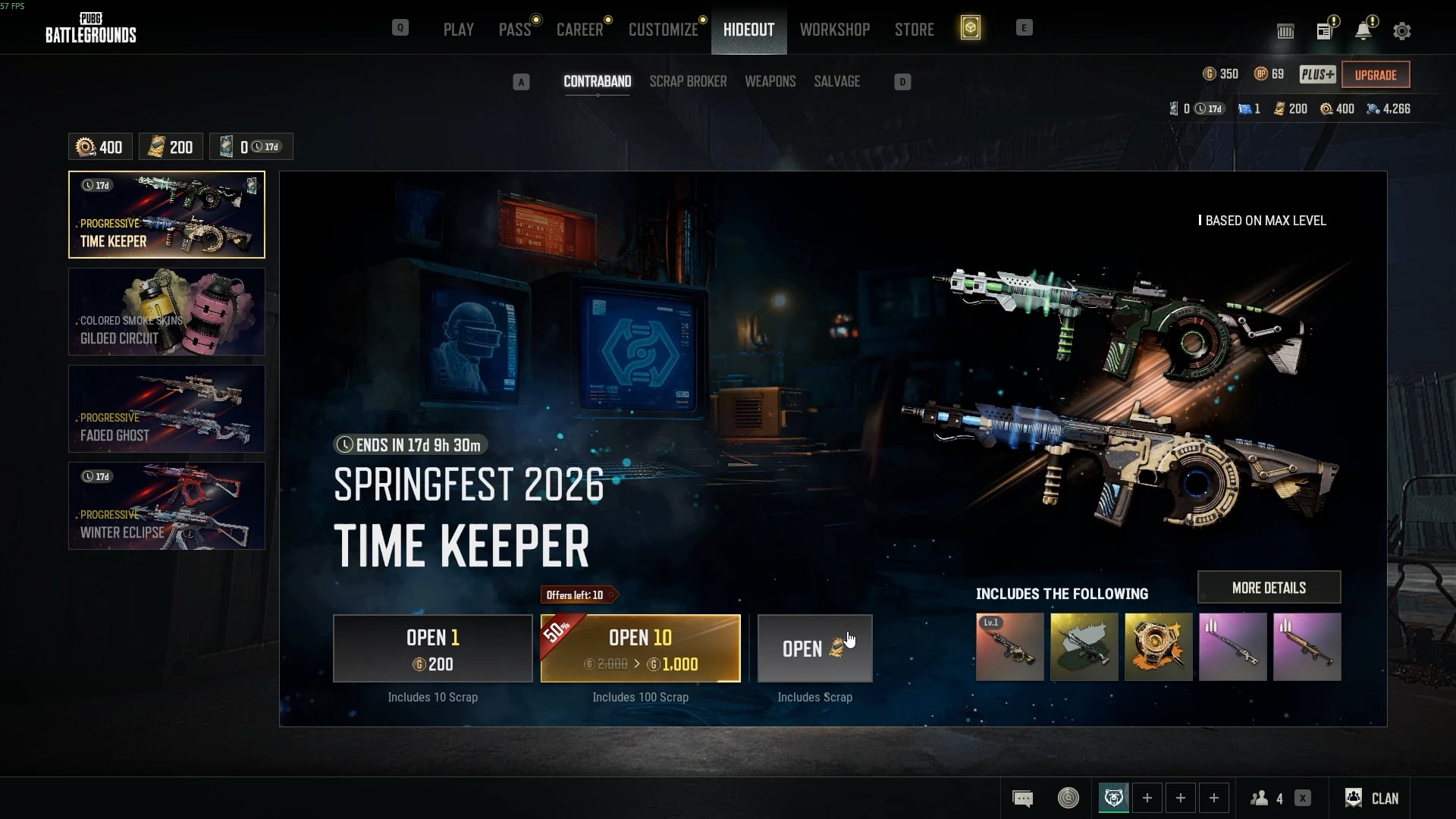Switch to the Weapons sub-tab

(x=770, y=81)
